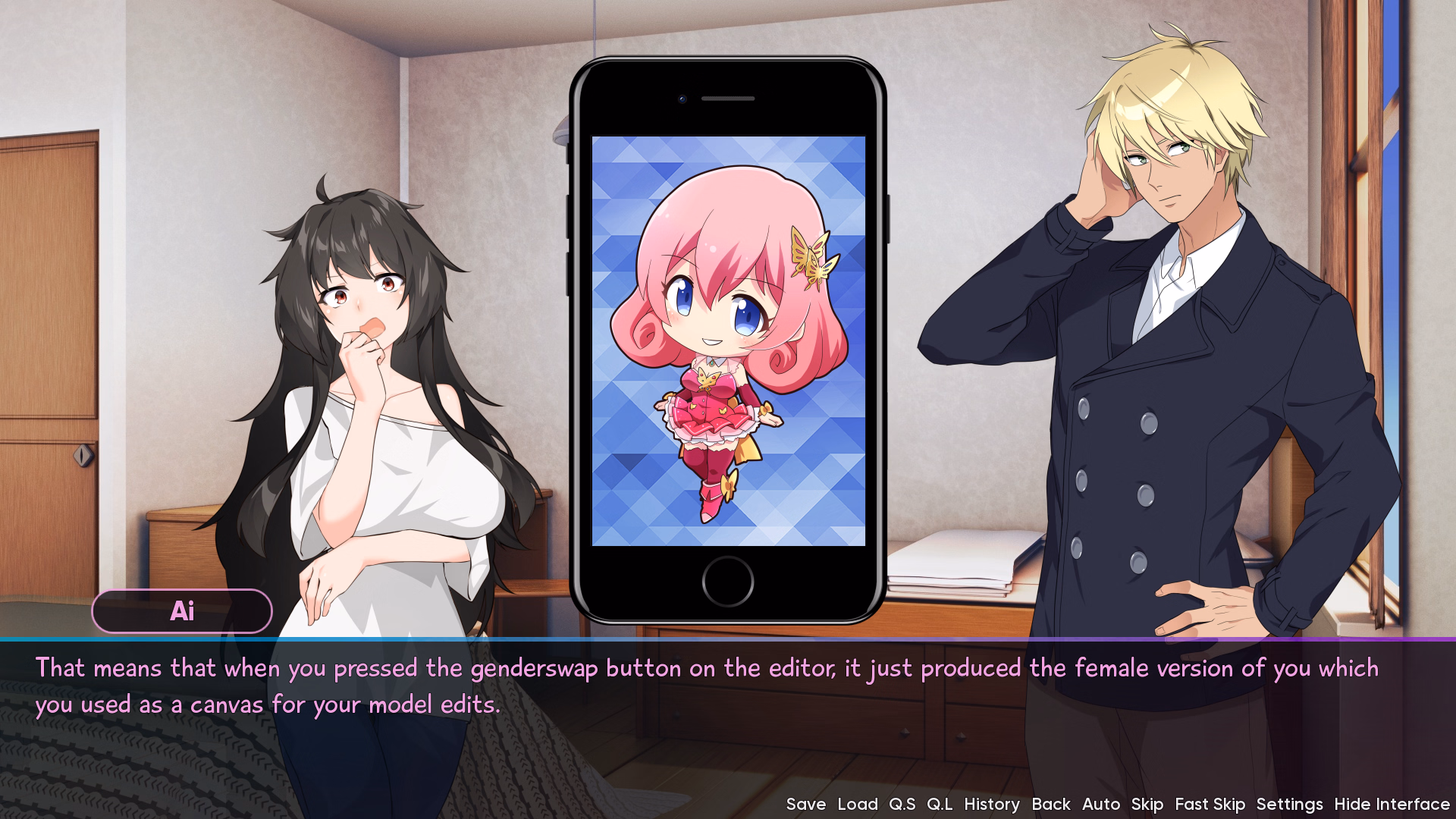
Task: Activate Fast Skip mode
Action: [x=1210, y=804]
